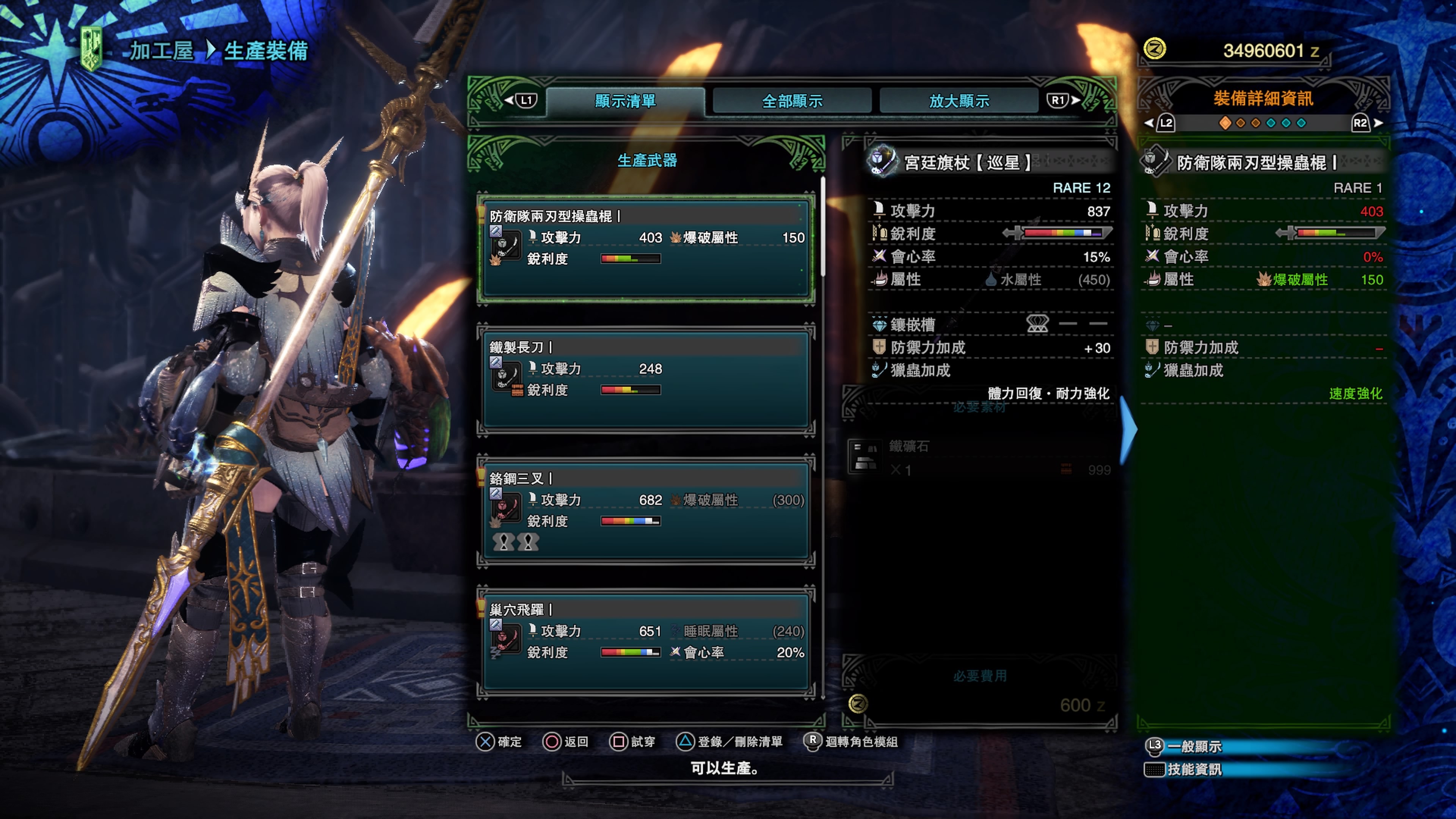
Task: Select the 放大顯示 tab
Action: coord(959,101)
